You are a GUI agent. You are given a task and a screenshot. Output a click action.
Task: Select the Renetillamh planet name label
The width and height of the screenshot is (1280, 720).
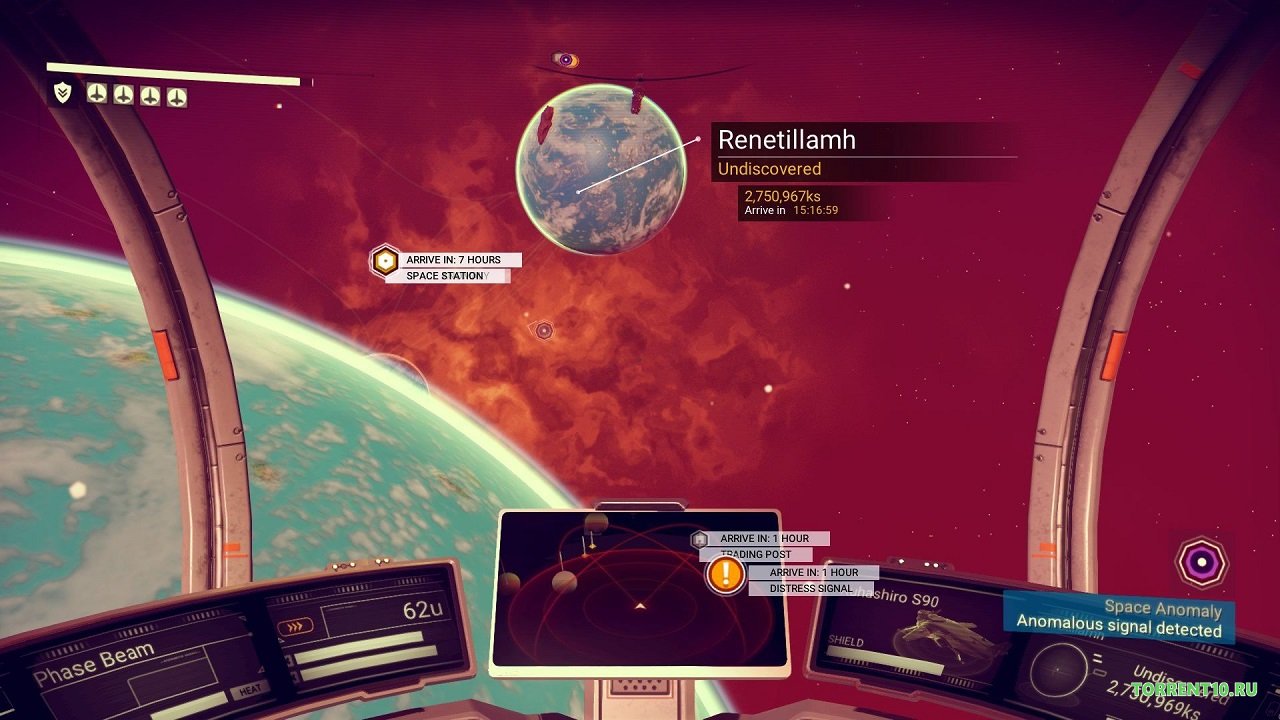[787, 140]
